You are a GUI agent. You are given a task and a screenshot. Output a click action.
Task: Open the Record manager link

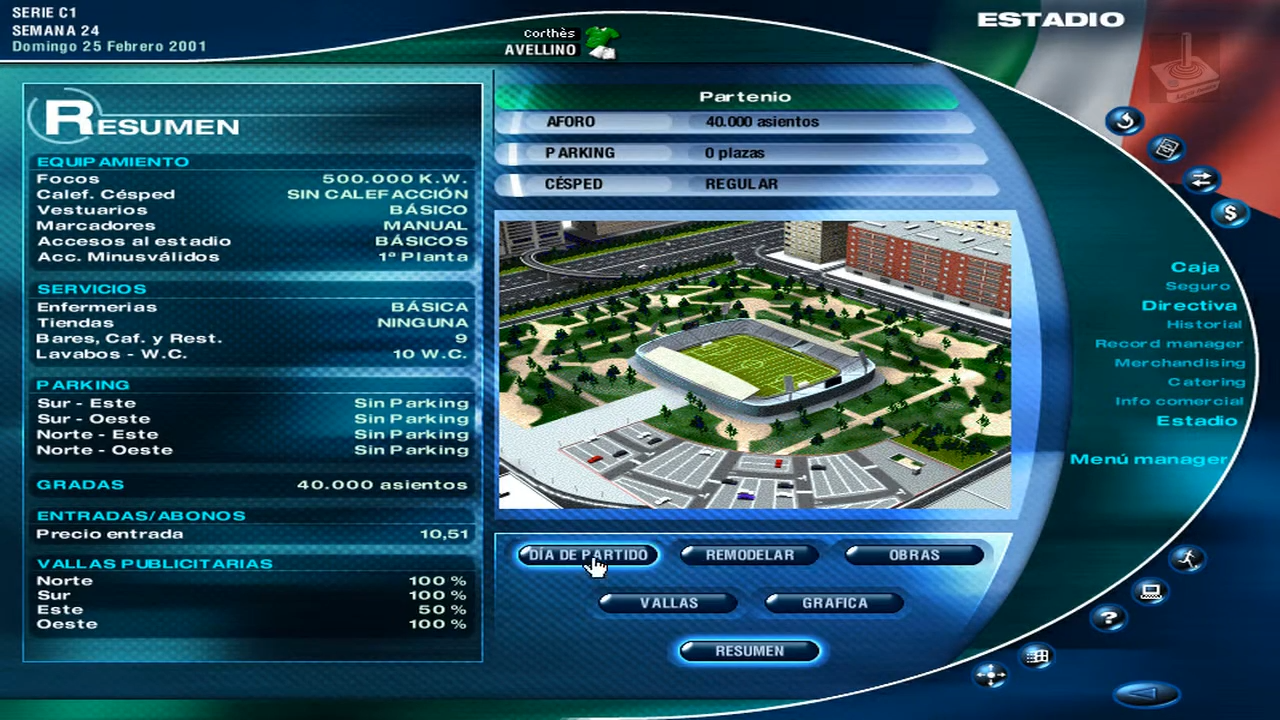tap(1168, 343)
